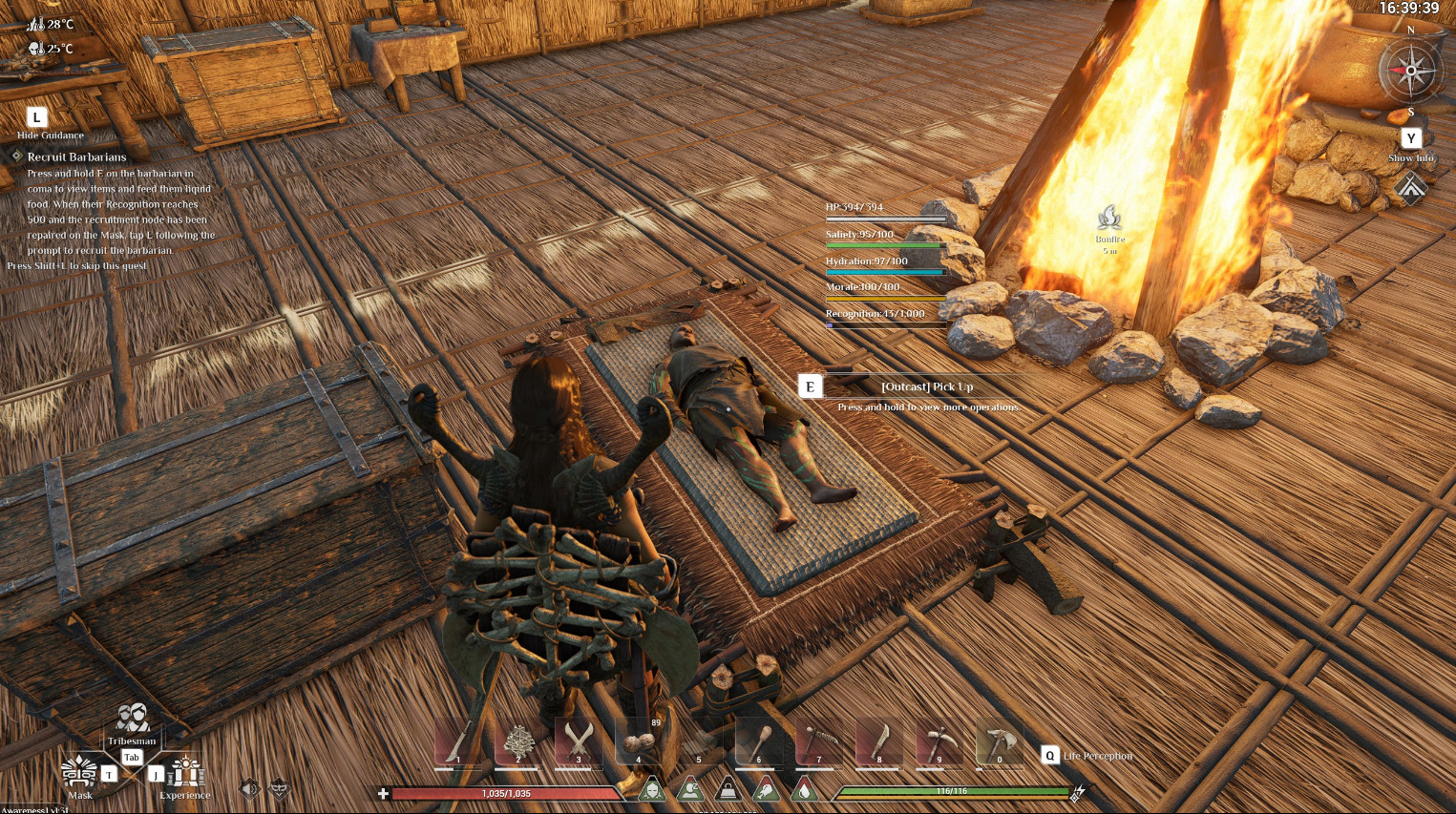
Task: Equip the crossed dual blades in slot 3
Action: tap(579, 742)
